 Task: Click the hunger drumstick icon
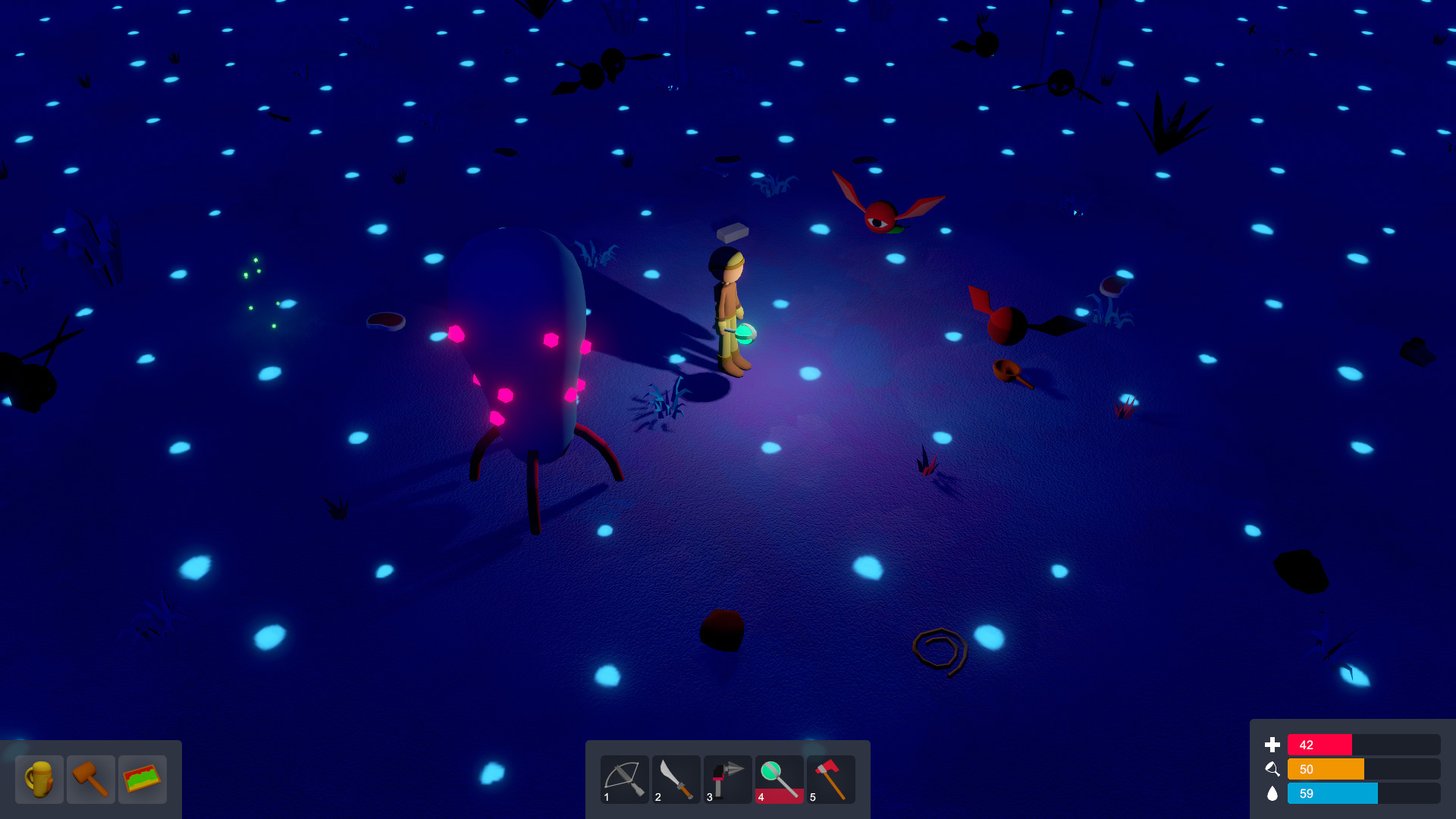1272,769
